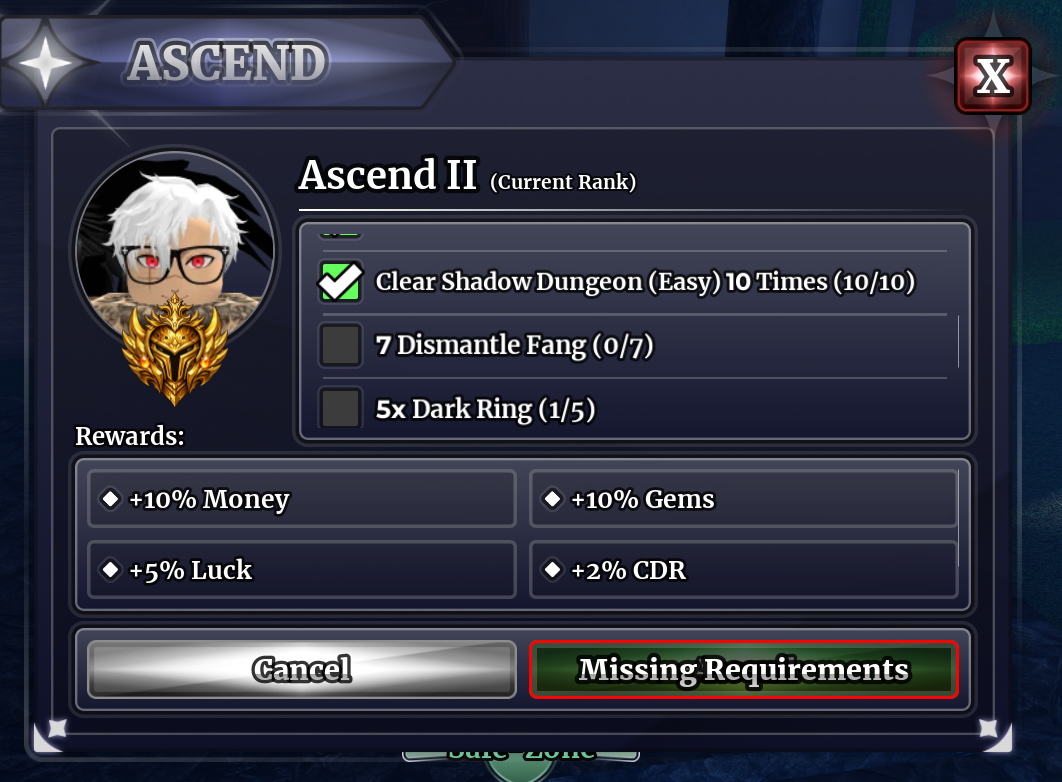Screen dimensions: 1062x782
Task: Close the Ascend window
Action: [991, 76]
